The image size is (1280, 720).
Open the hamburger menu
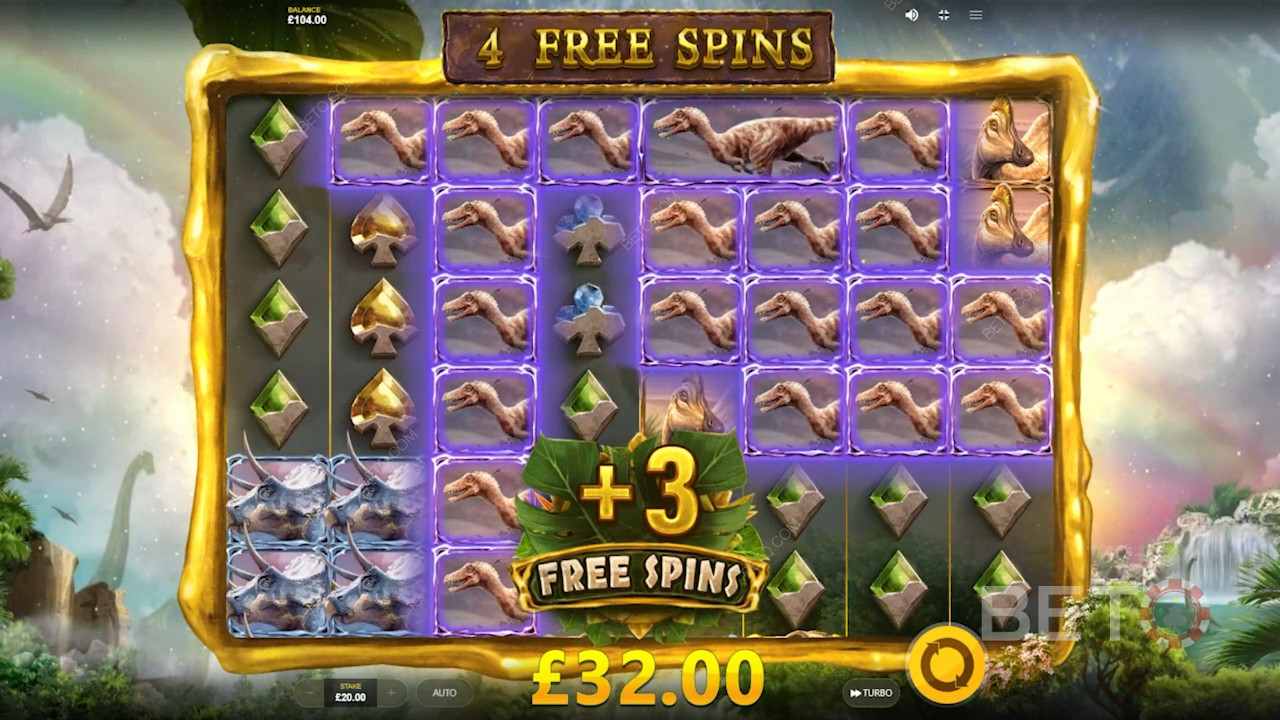976,15
